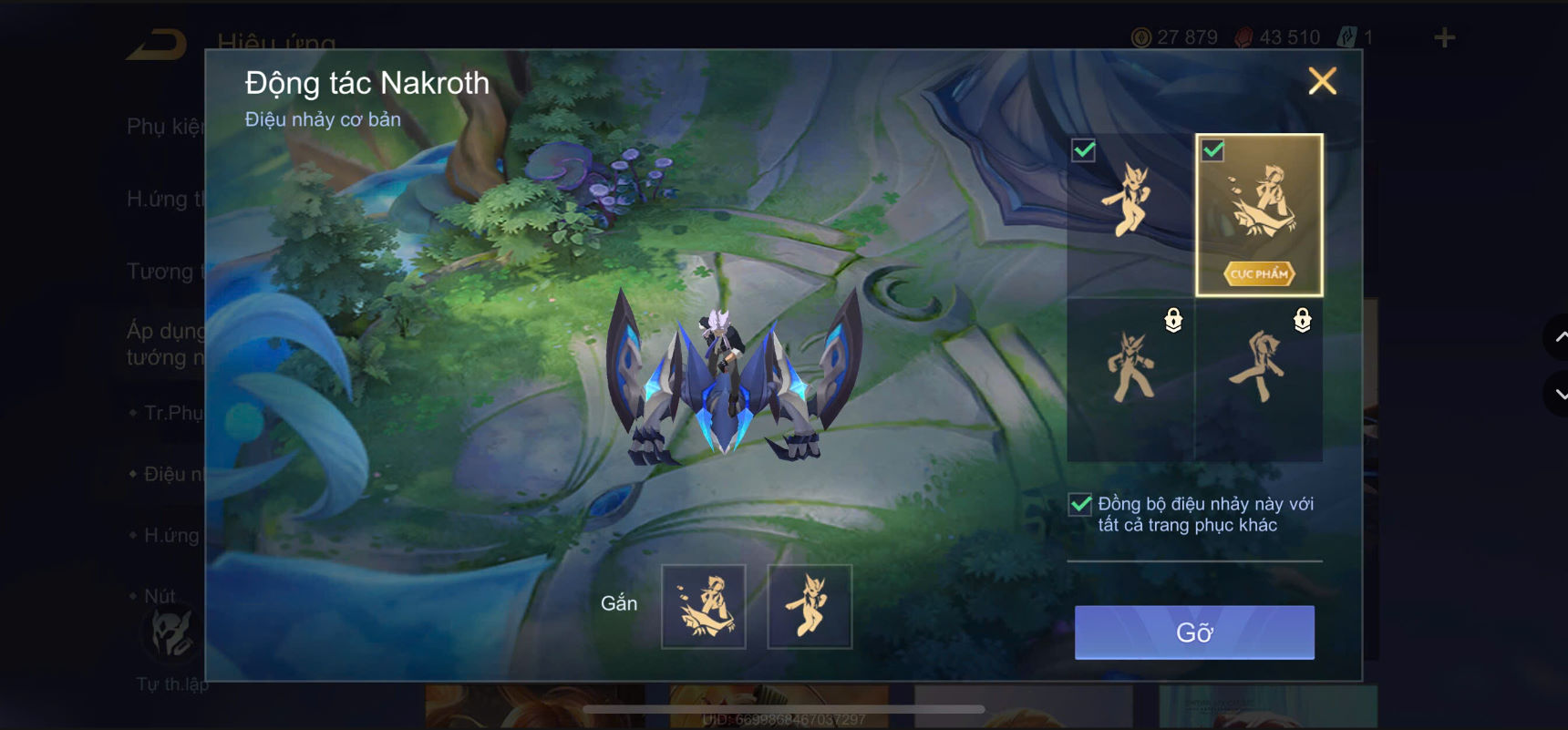Uncheck green checkmark on first dance emote
Screen dimensions: 1568x730
(1083, 149)
